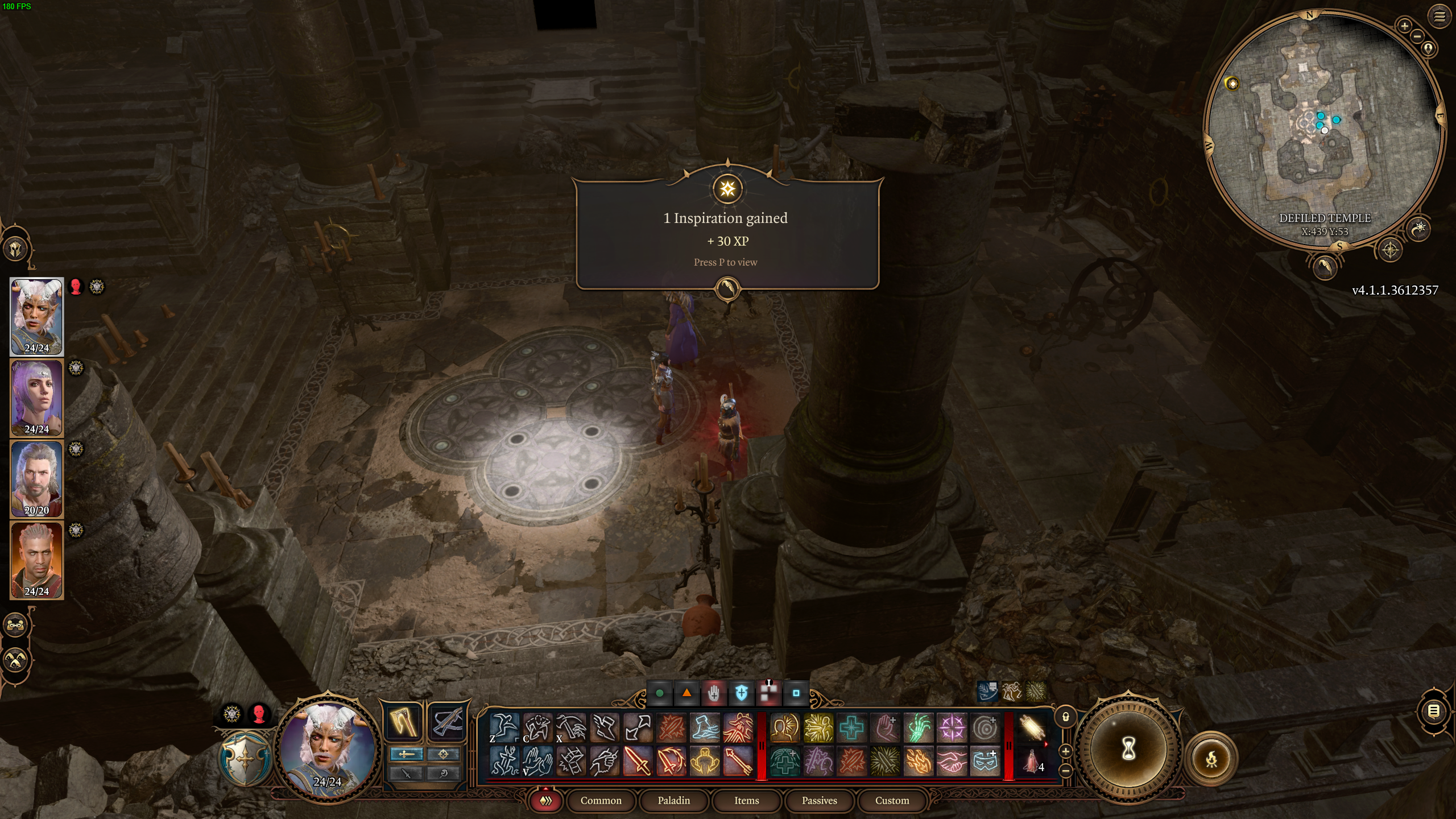Add a hotbar row with the plus stepper
1456x819 pixels.
coord(1066,752)
